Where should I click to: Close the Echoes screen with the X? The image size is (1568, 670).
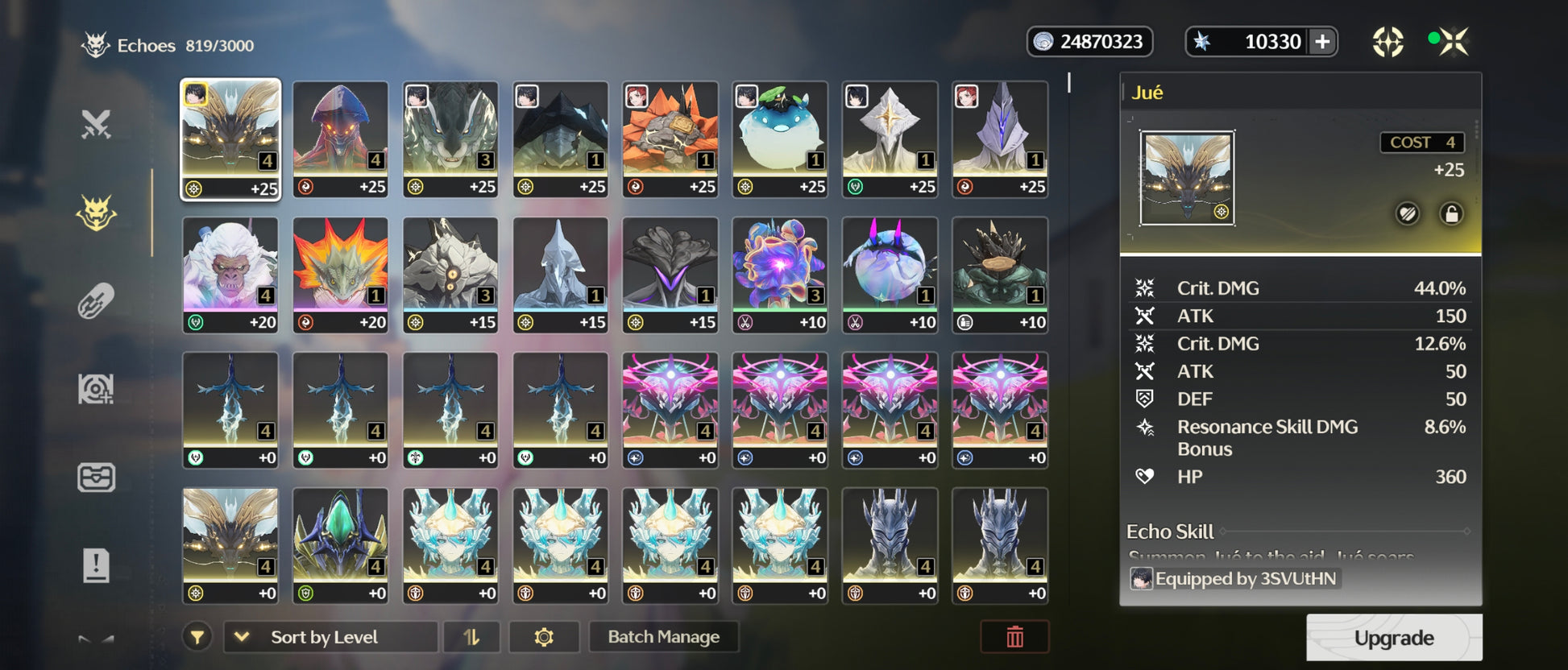pyautogui.click(x=1454, y=41)
